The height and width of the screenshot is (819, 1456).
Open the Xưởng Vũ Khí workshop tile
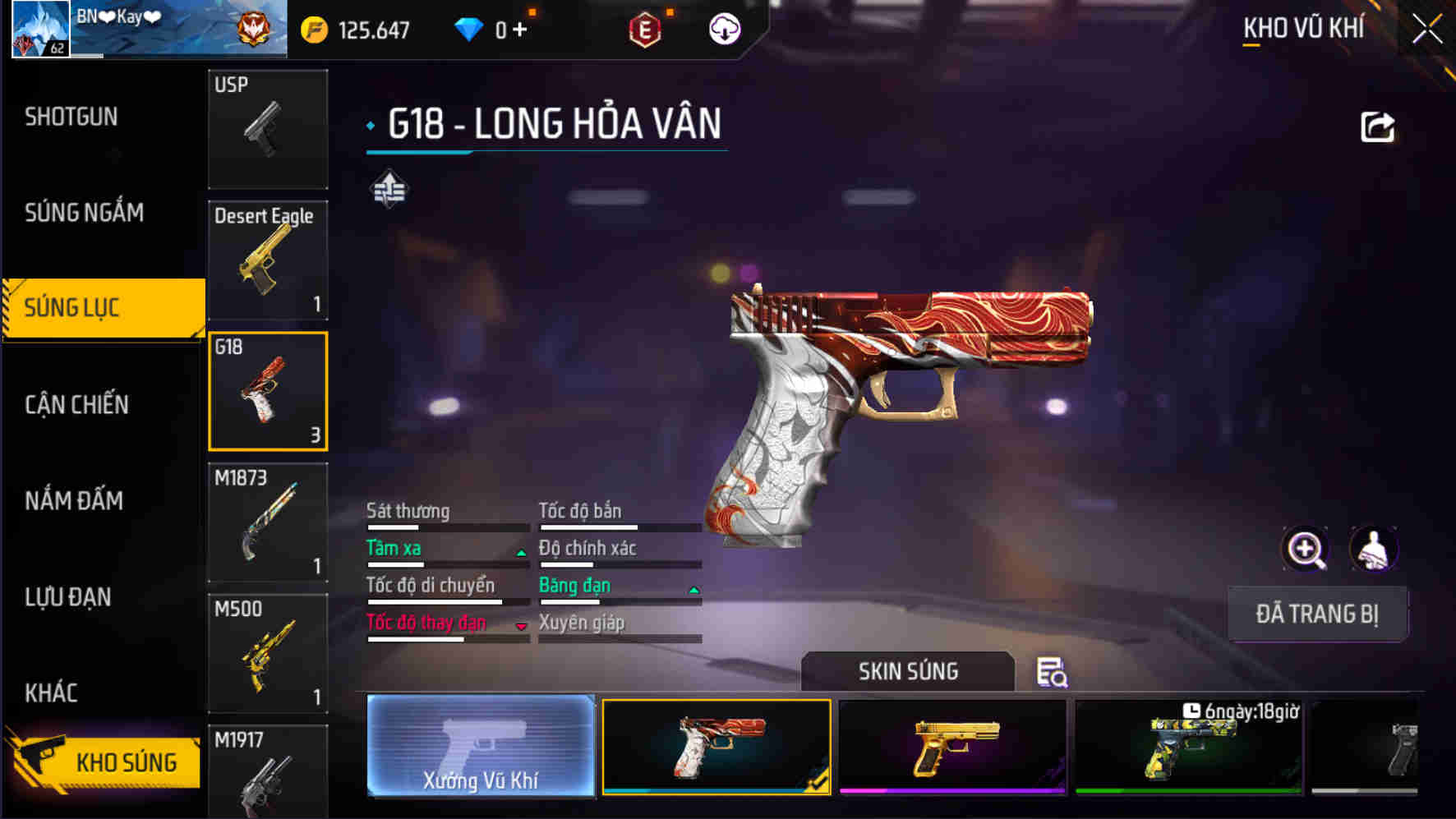(481, 746)
